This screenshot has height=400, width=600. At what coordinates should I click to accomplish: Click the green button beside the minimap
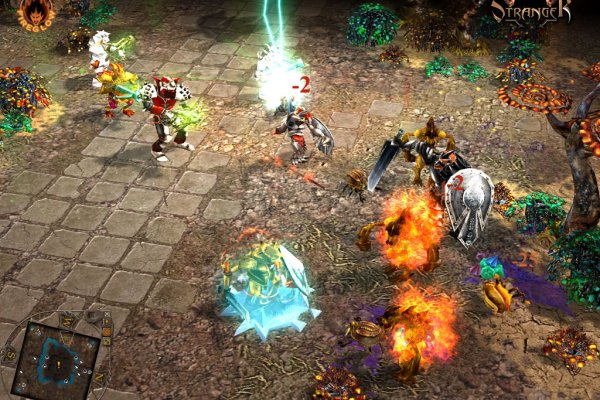point(107,341)
